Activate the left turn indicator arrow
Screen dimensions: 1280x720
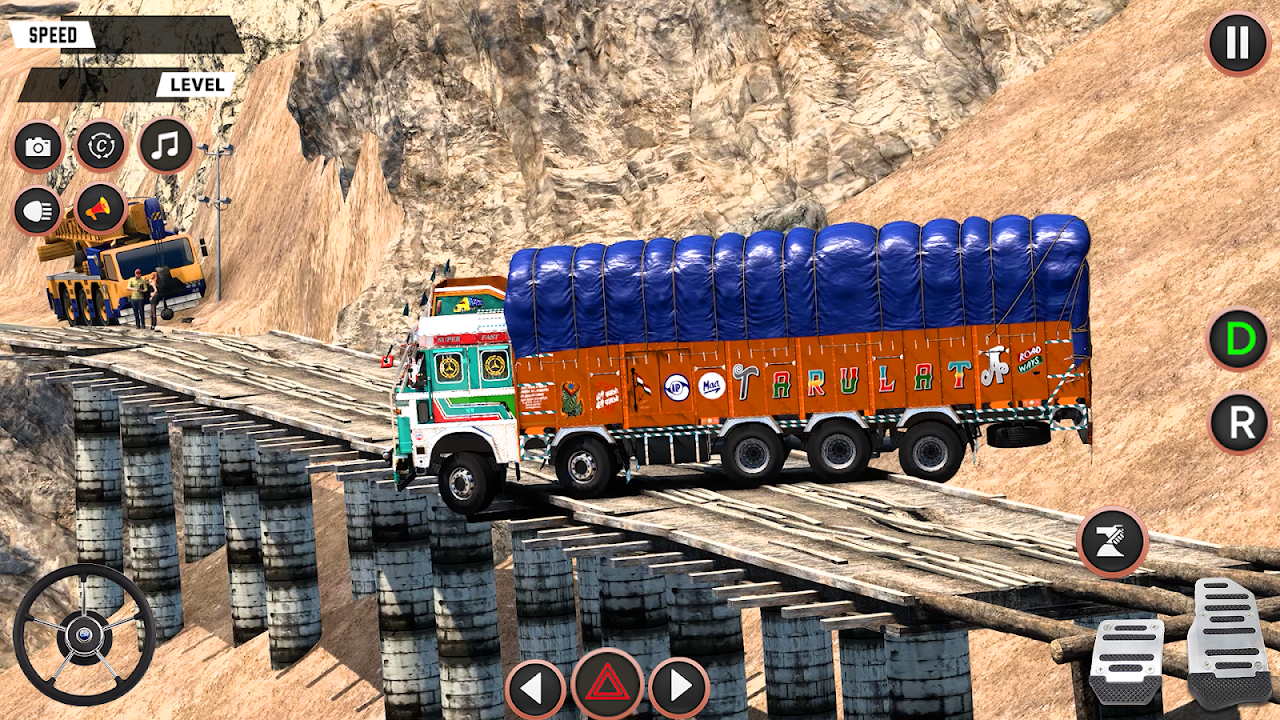click(535, 687)
